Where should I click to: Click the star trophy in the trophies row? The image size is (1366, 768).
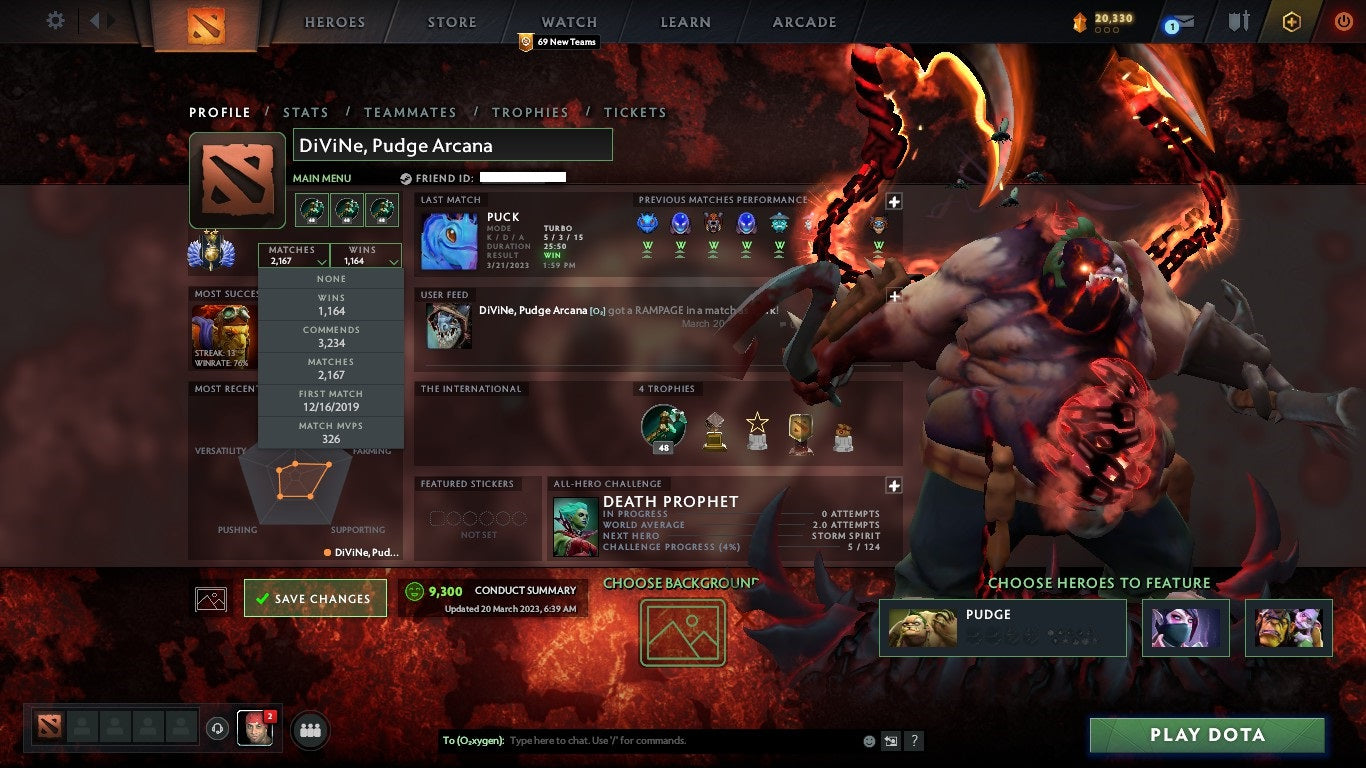757,426
